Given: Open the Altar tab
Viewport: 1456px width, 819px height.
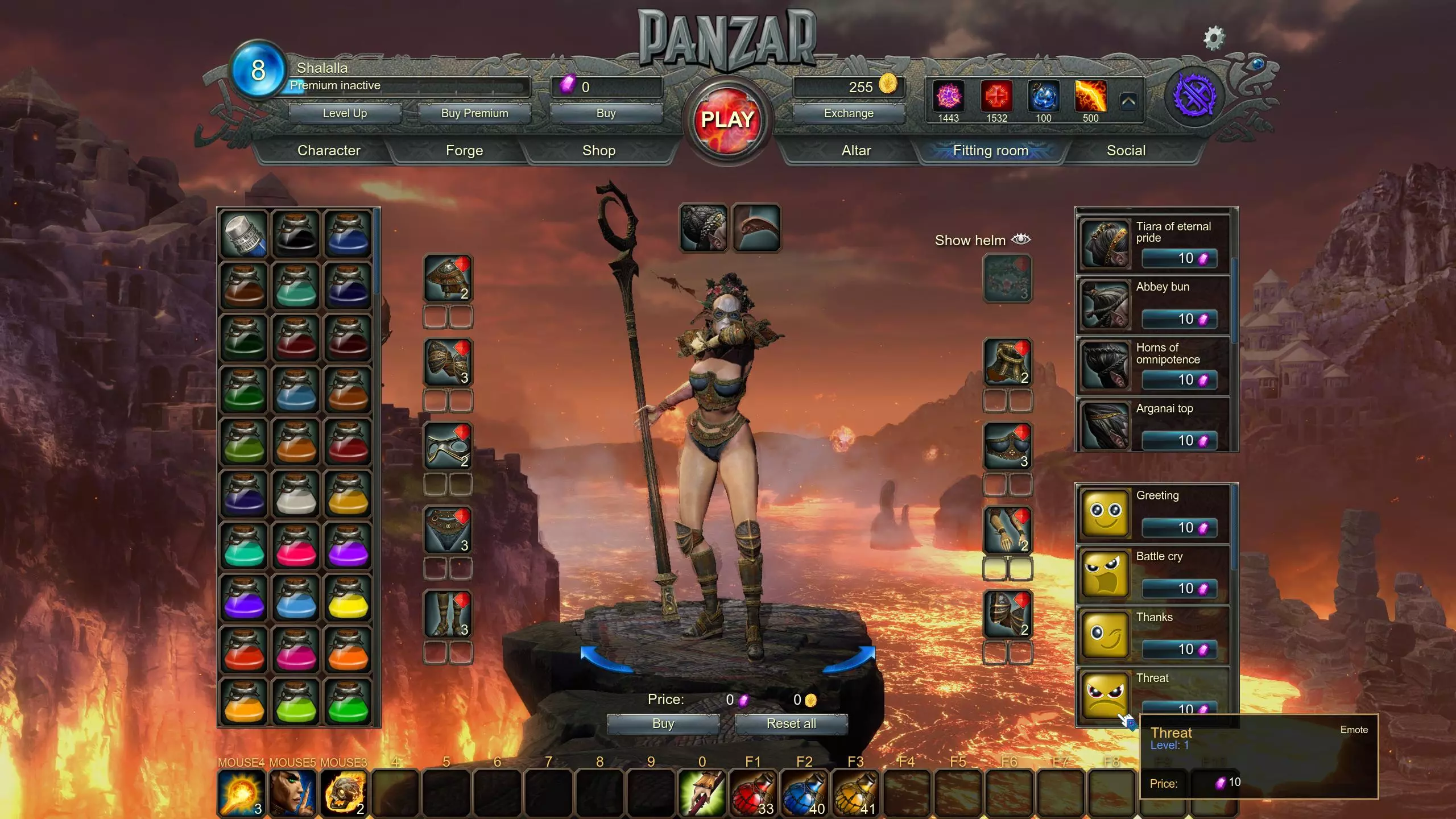Looking at the screenshot, I should [x=856, y=151].
